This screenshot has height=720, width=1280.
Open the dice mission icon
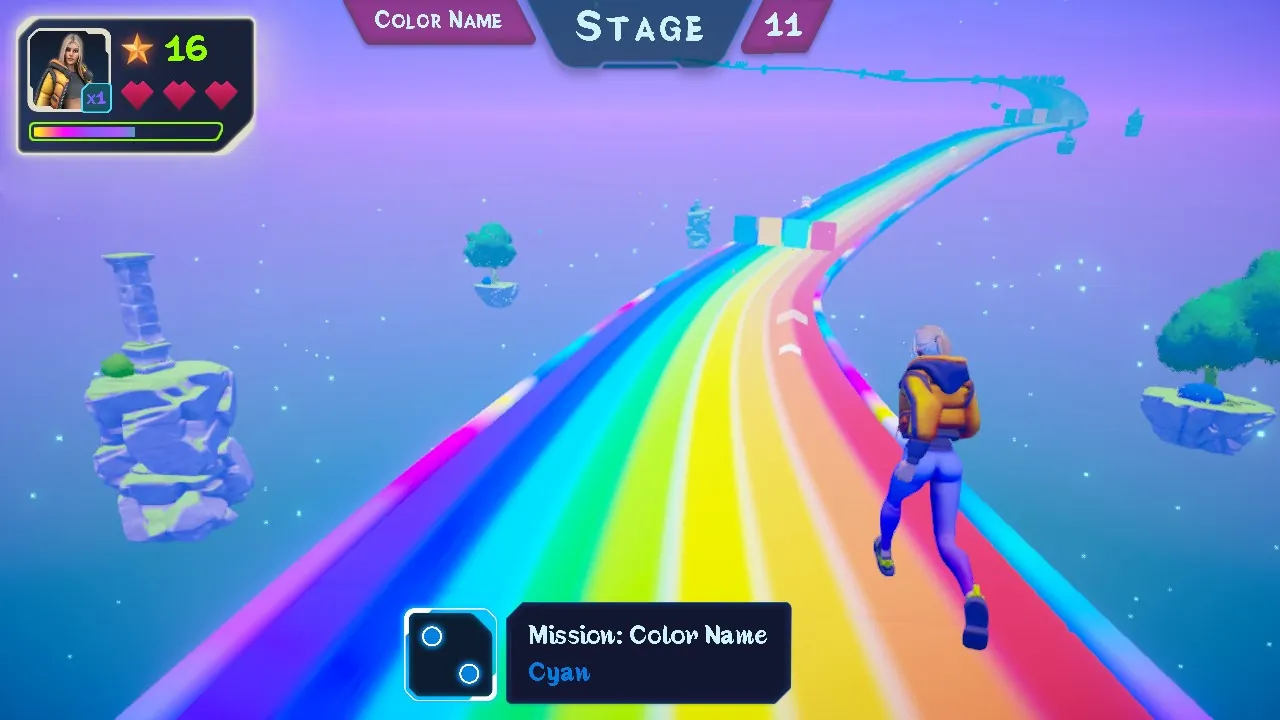pyautogui.click(x=451, y=654)
